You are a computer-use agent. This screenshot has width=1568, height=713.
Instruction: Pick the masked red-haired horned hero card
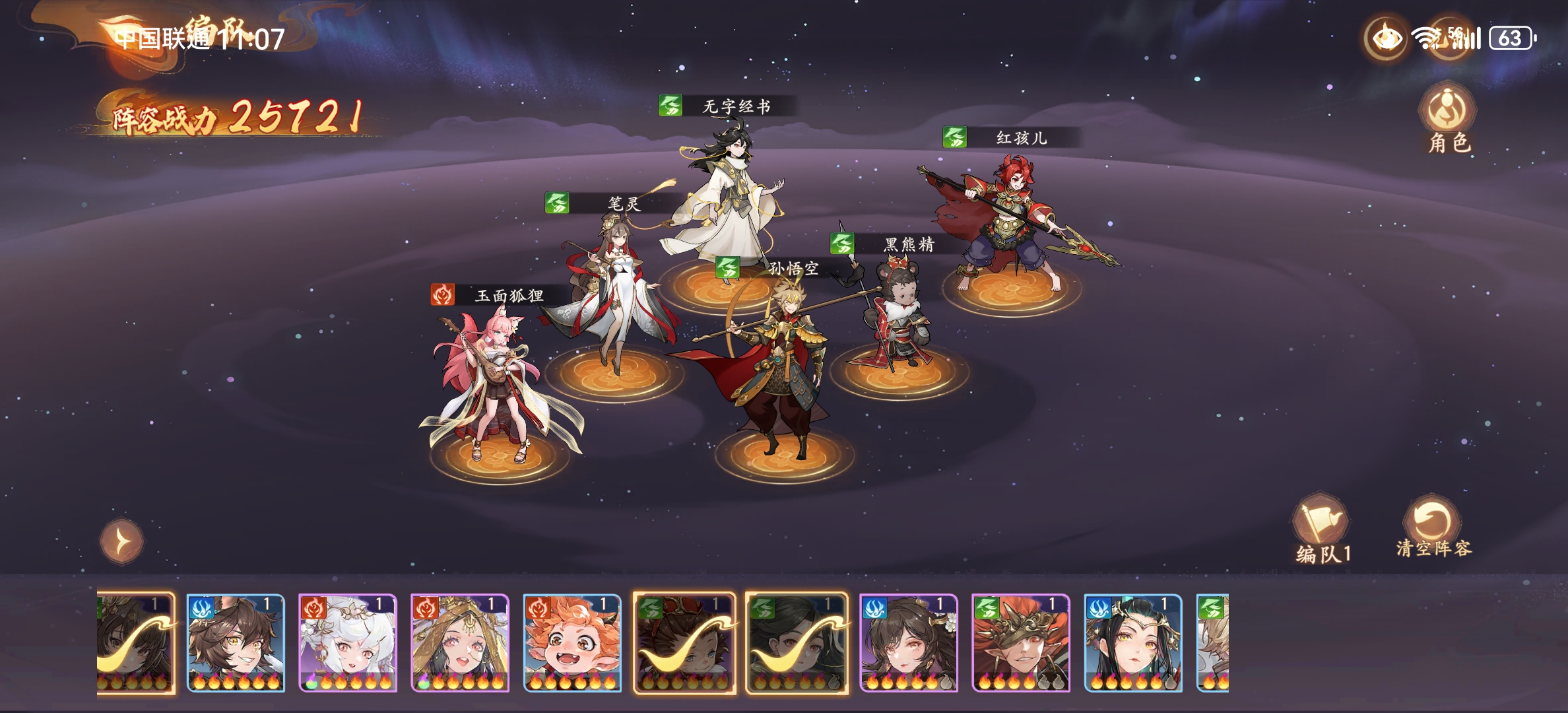[1021, 642]
